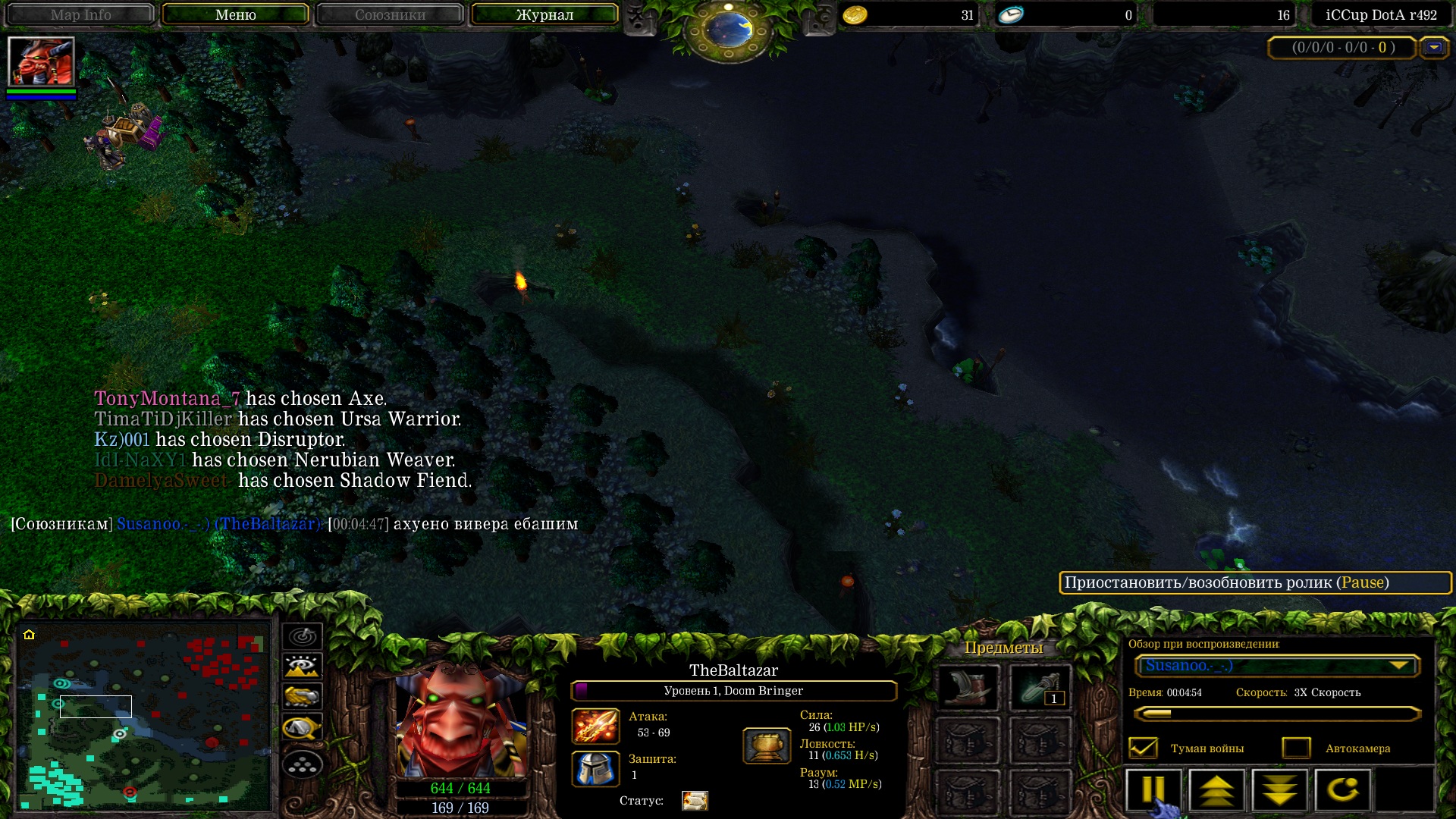Increase replay speed with up arrows
Viewport: 1456px width, 819px height.
pos(1216,791)
